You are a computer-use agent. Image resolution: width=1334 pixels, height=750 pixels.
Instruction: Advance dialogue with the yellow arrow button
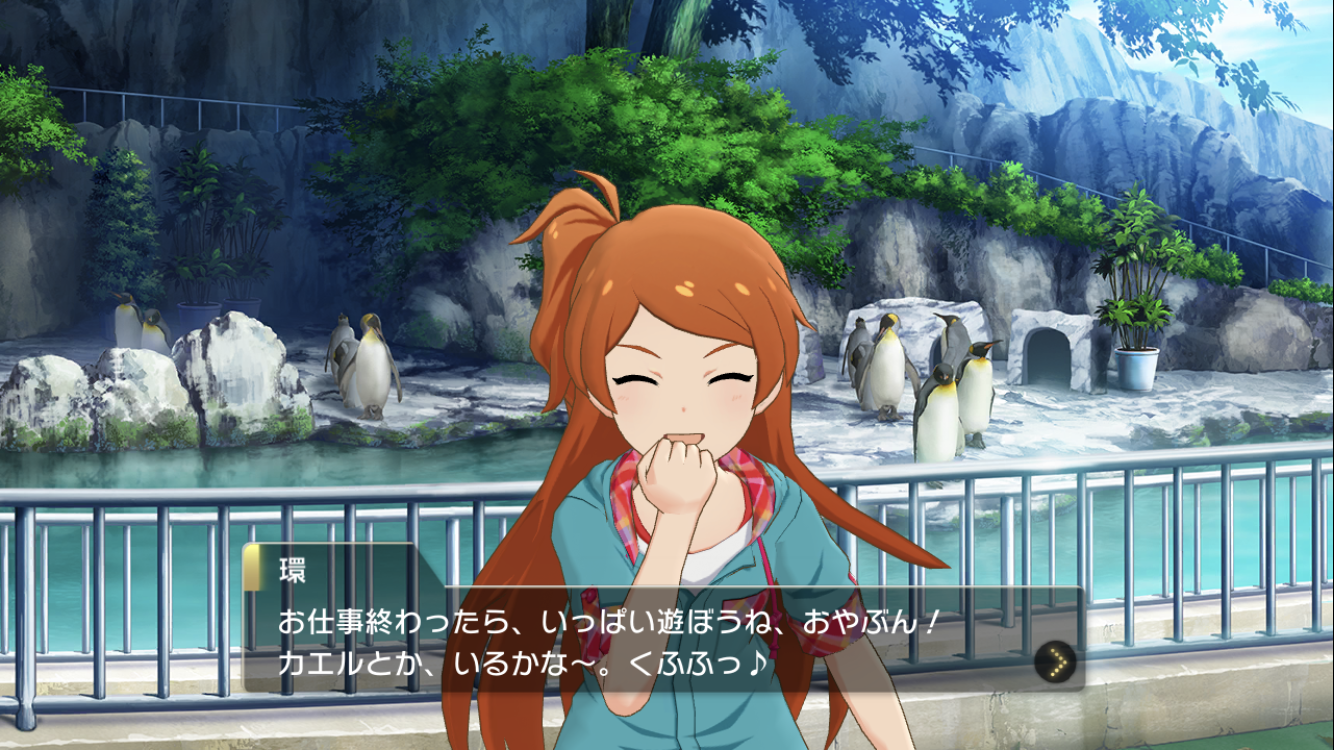tap(1055, 660)
